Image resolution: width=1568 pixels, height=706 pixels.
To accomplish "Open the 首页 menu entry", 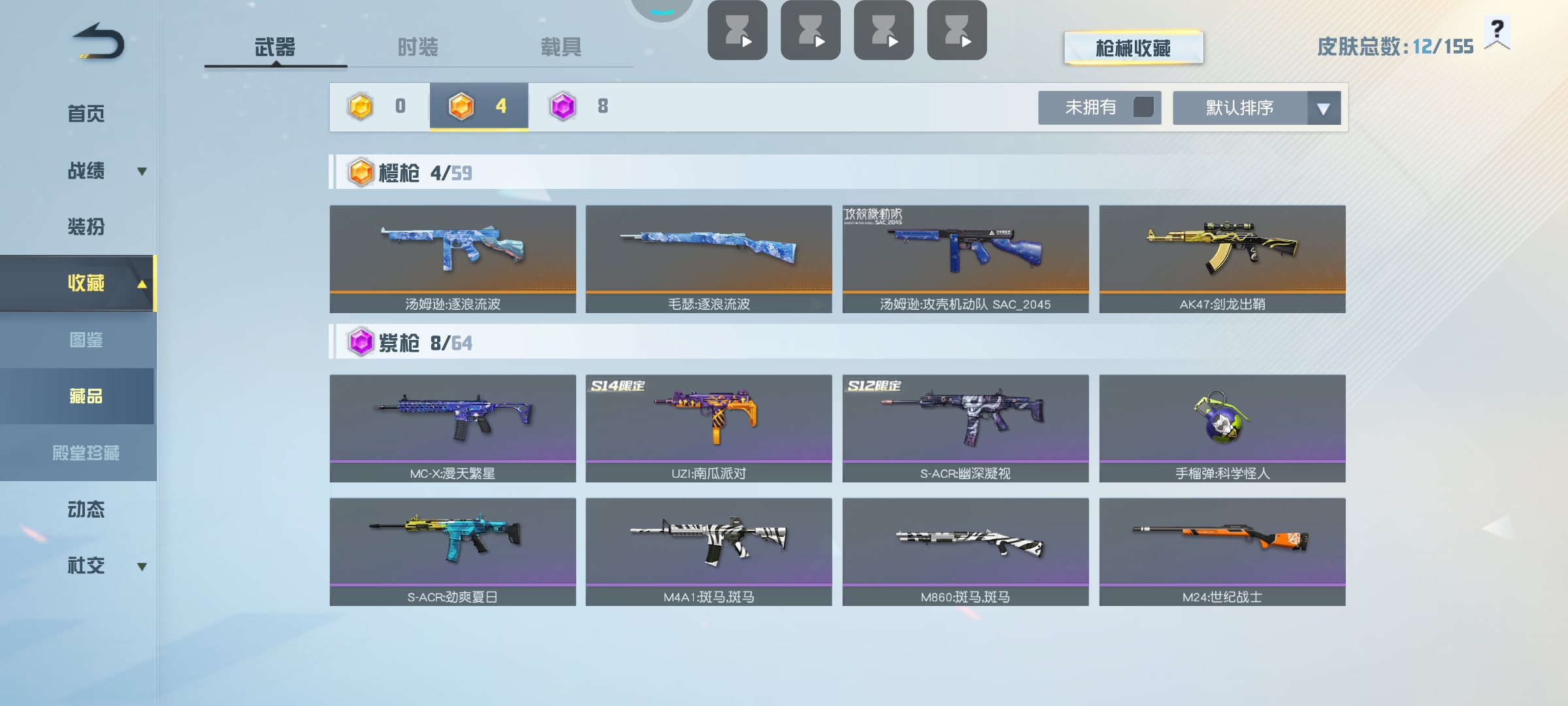I will pos(86,114).
